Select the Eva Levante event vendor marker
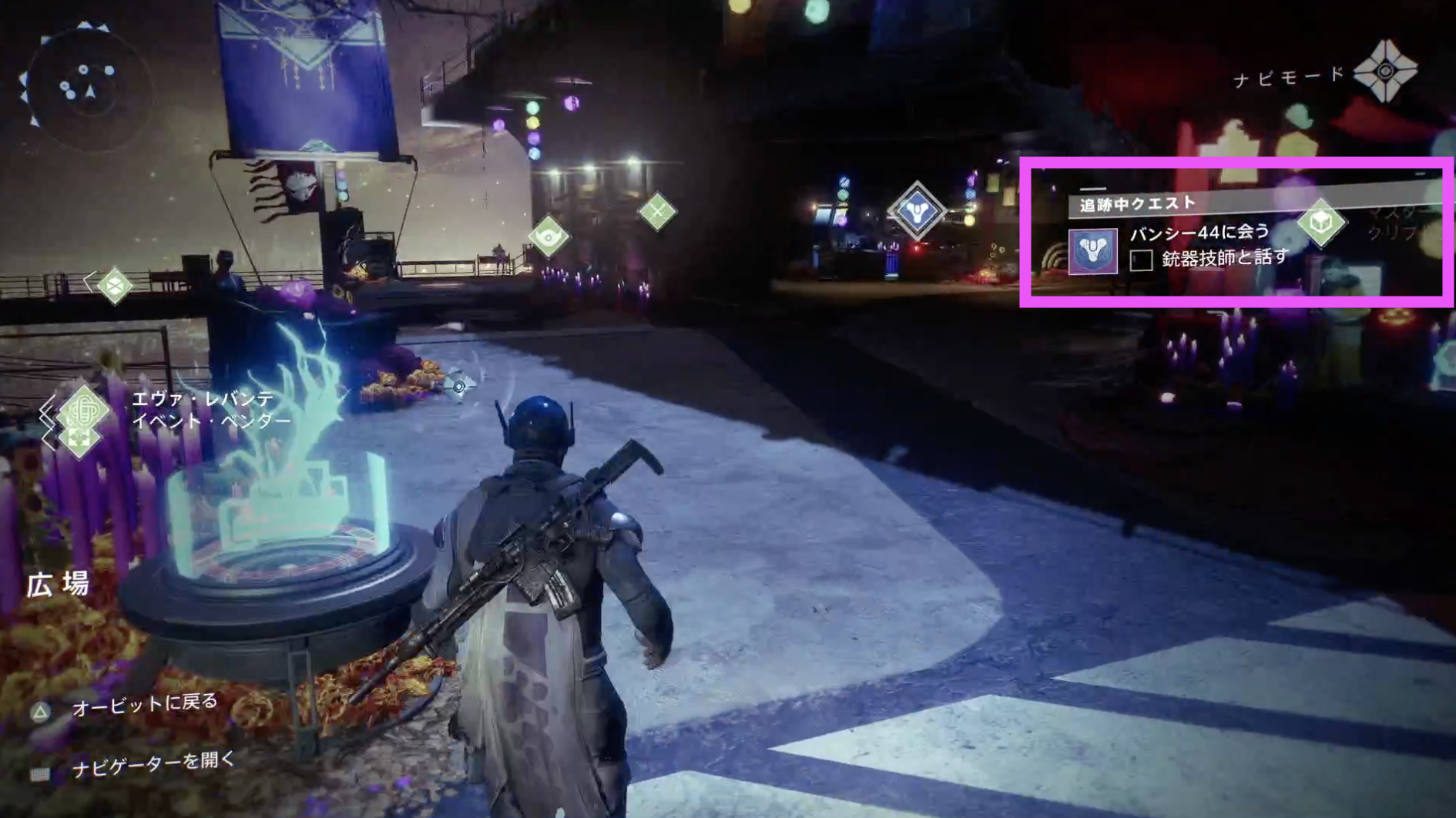Viewport: 1456px width, 818px height. (83, 411)
